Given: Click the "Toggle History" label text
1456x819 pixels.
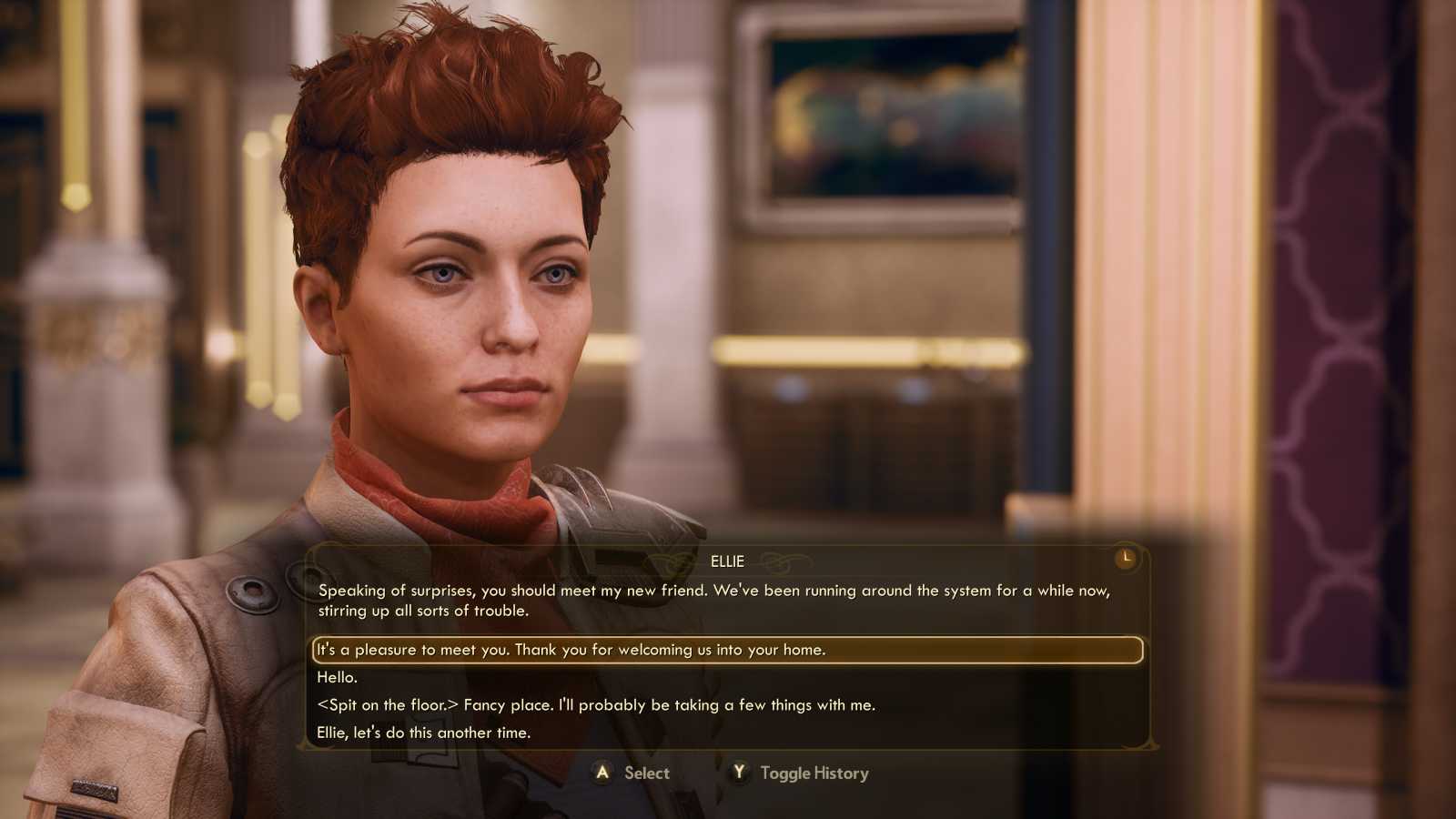Looking at the screenshot, I should click(x=814, y=773).
